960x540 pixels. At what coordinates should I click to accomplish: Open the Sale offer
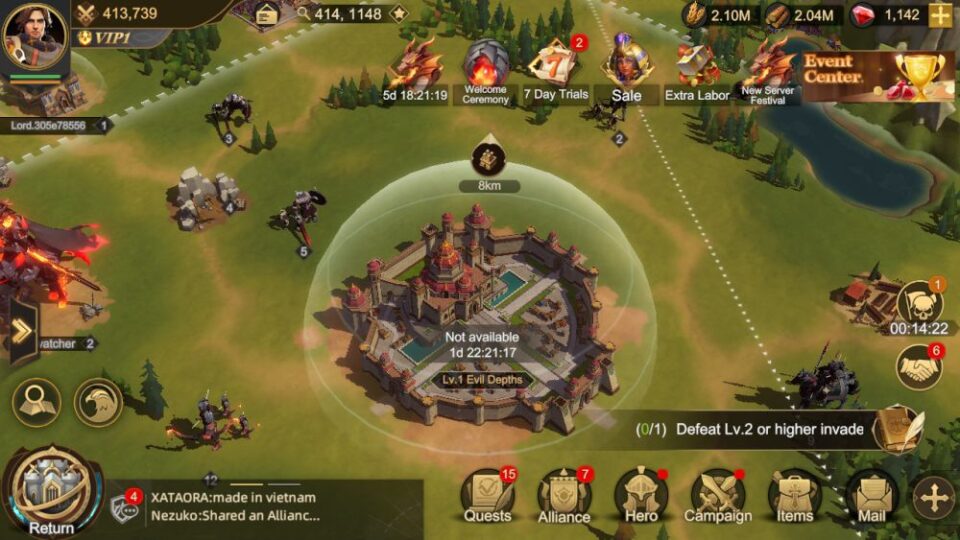click(x=627, y=70)
